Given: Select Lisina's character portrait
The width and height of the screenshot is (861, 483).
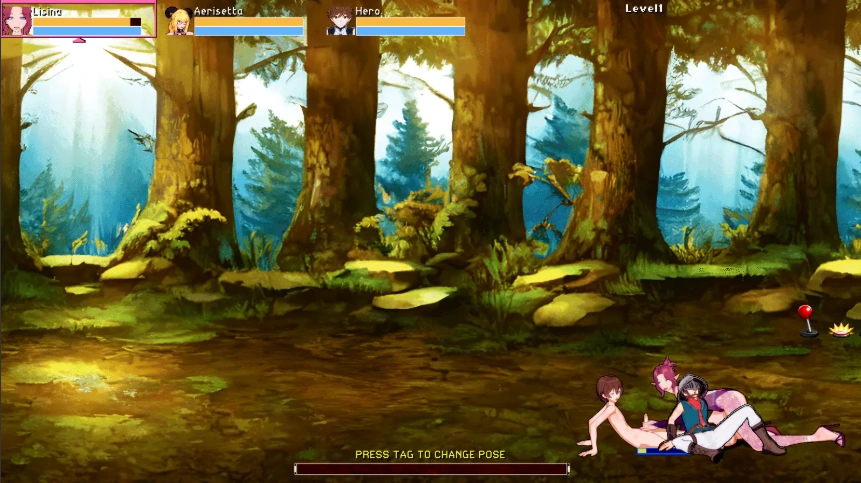Looking at the screenshot, I should point(17,21).
